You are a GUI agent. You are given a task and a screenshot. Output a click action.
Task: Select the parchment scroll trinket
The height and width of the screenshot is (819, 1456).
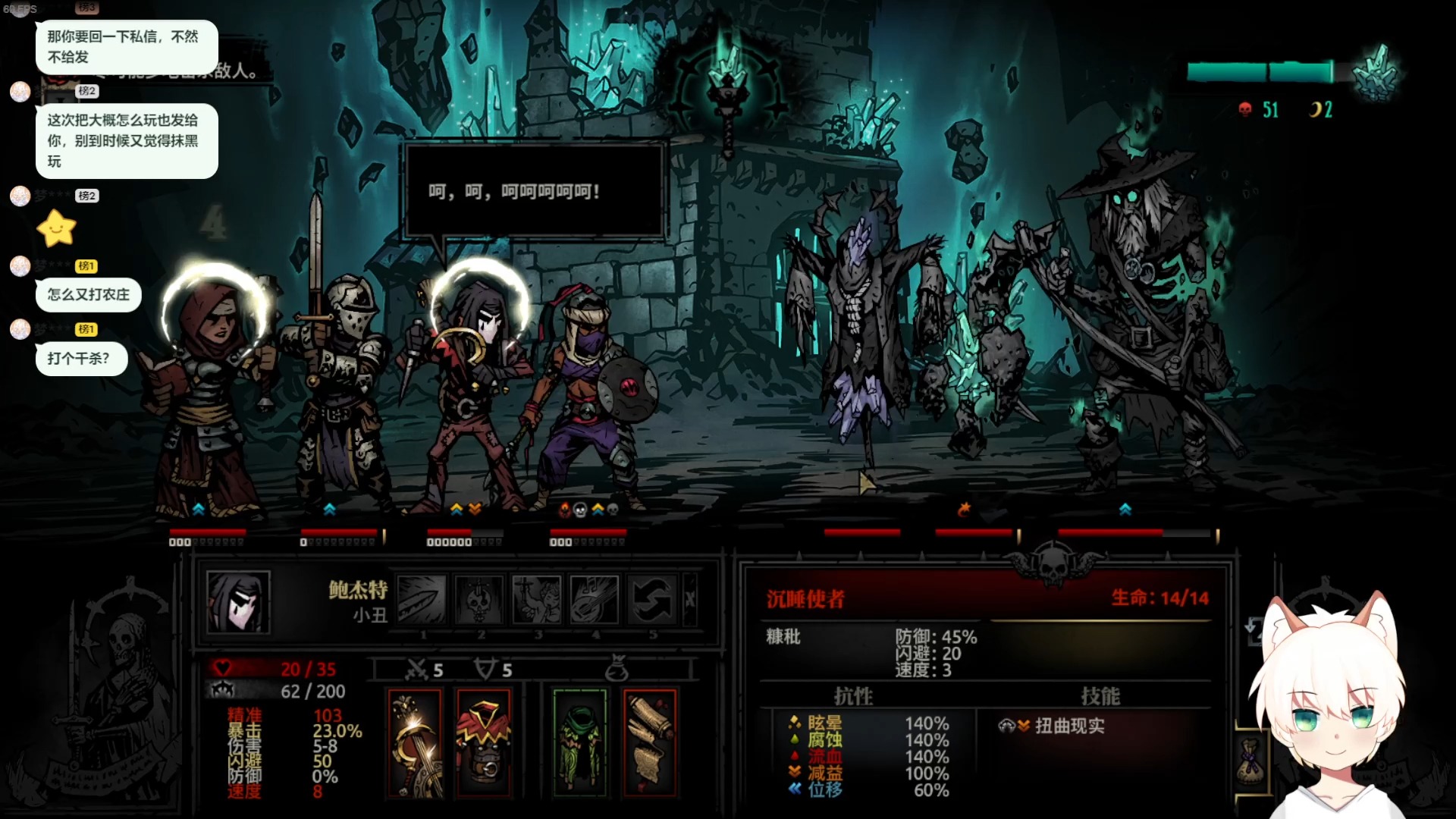tap(650, 743)
